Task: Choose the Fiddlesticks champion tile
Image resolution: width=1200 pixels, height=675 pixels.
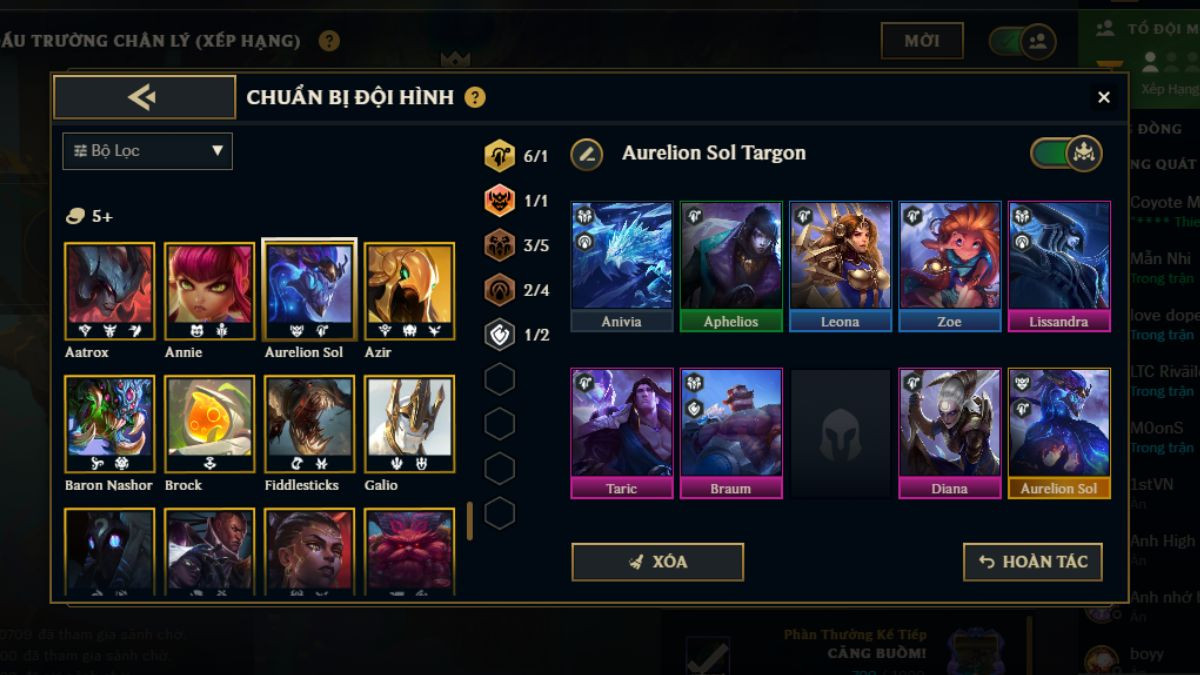Action: click(x=309, y=423)
